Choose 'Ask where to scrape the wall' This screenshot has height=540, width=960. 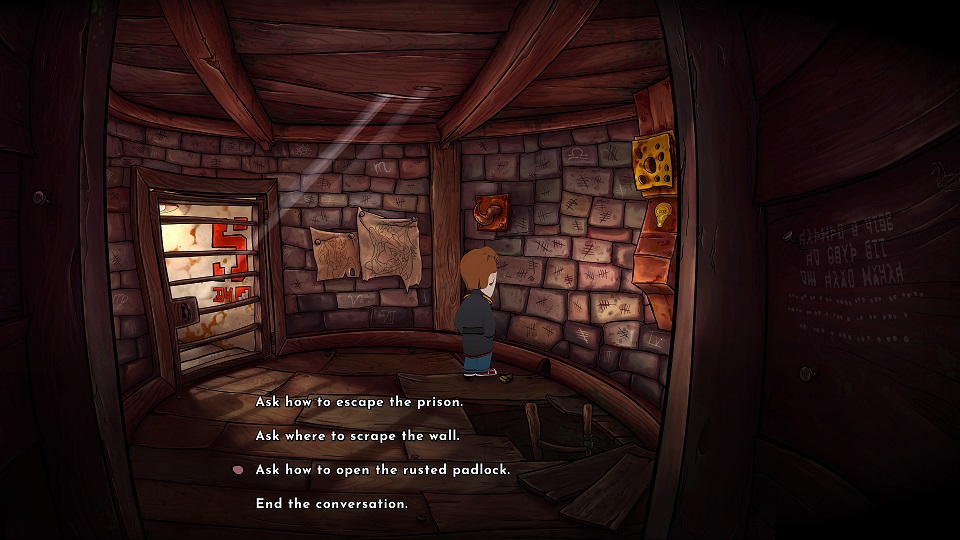pyautogui.click(x=357, y=436)
